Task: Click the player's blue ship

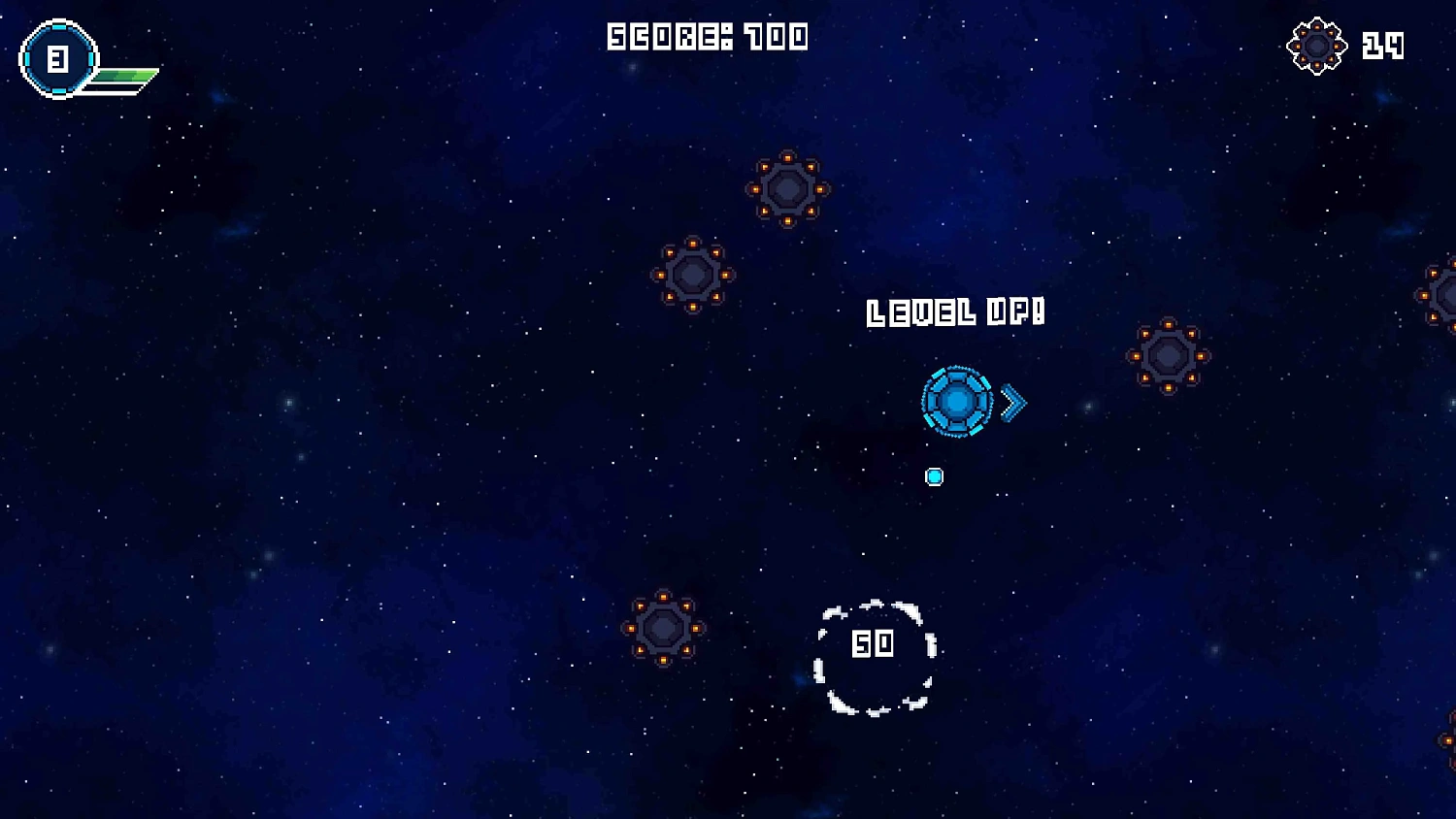Action: point(956,402)
